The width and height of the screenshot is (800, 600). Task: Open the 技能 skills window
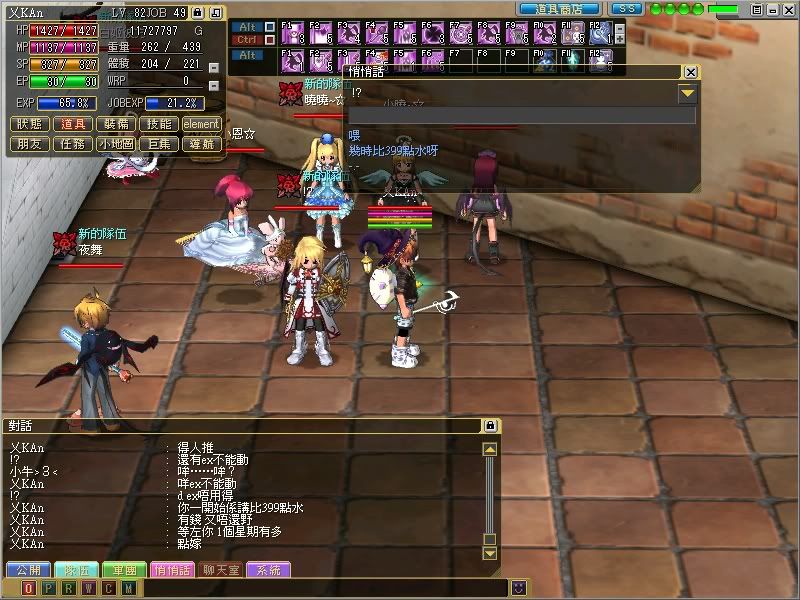[159, 124]
